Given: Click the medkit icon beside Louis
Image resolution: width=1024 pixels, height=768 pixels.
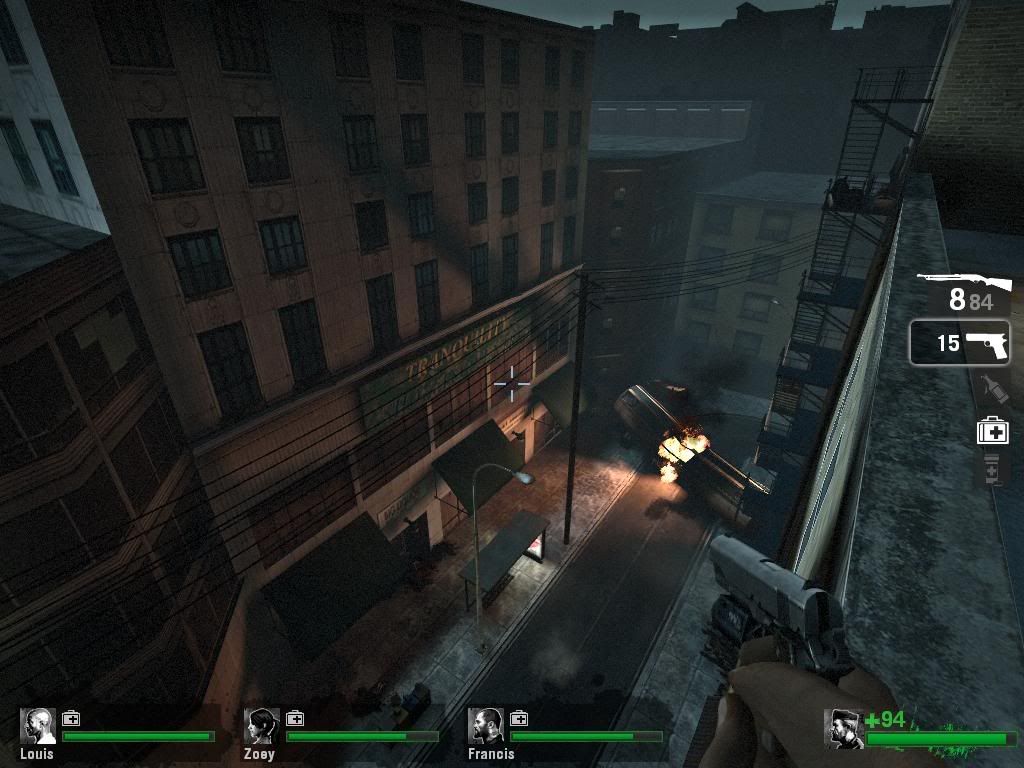Looking at the screenshot, I should 71,718.
